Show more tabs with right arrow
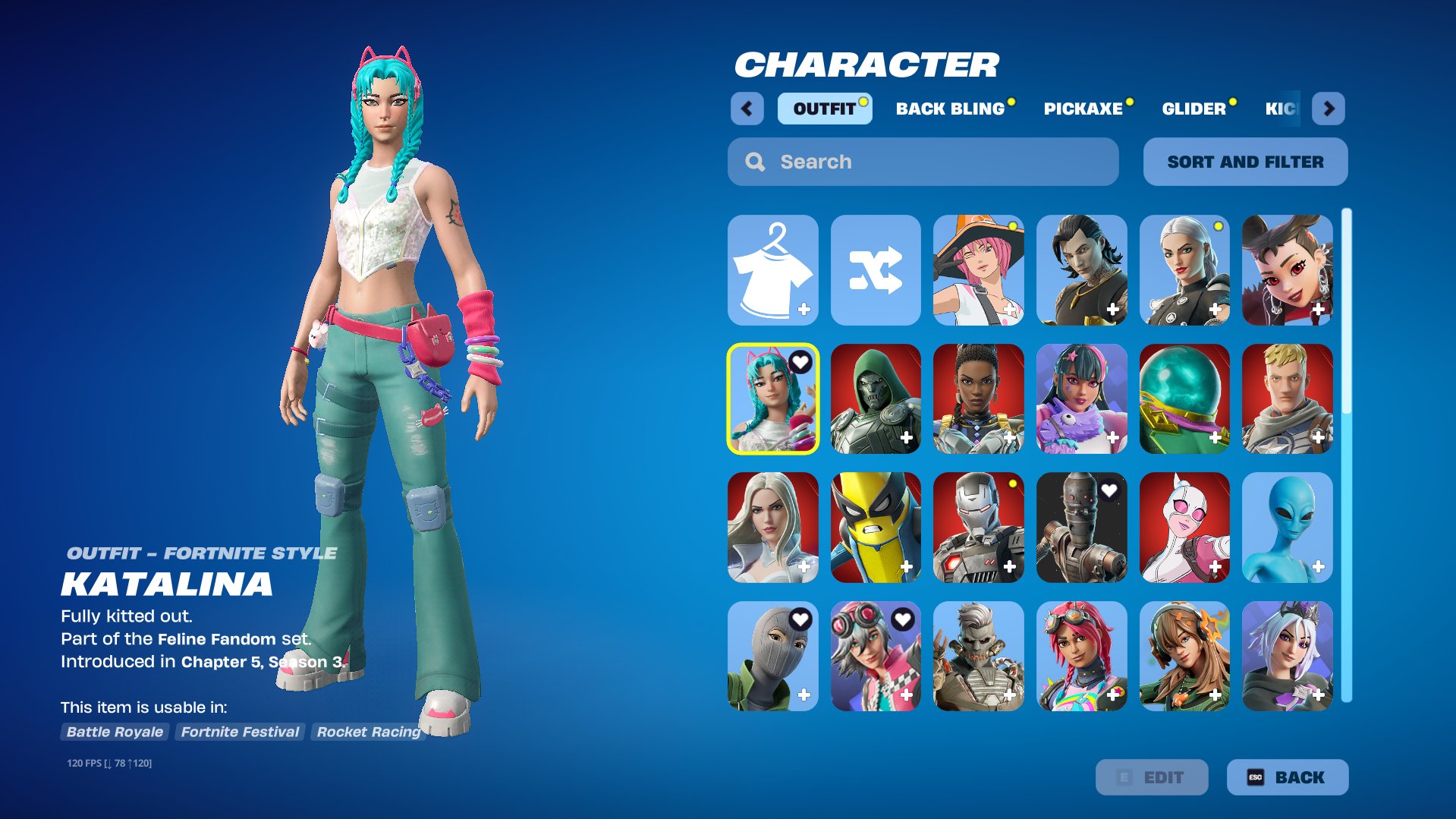Image resolution: width=1456 pixels, height=819 pixels. [x=1329, y=109]
